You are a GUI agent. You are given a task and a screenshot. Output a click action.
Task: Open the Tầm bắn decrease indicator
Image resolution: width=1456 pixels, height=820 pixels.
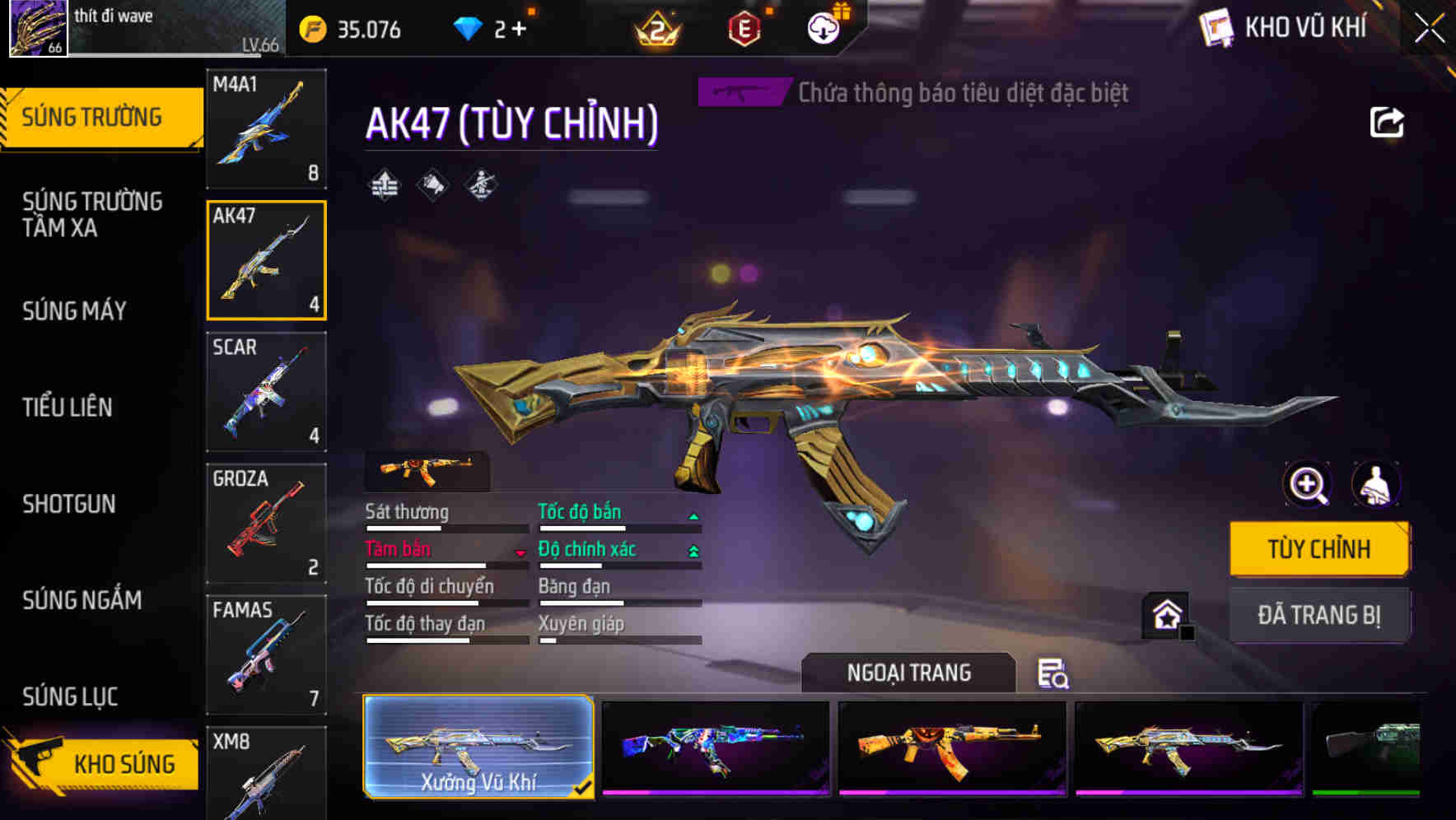521,554
